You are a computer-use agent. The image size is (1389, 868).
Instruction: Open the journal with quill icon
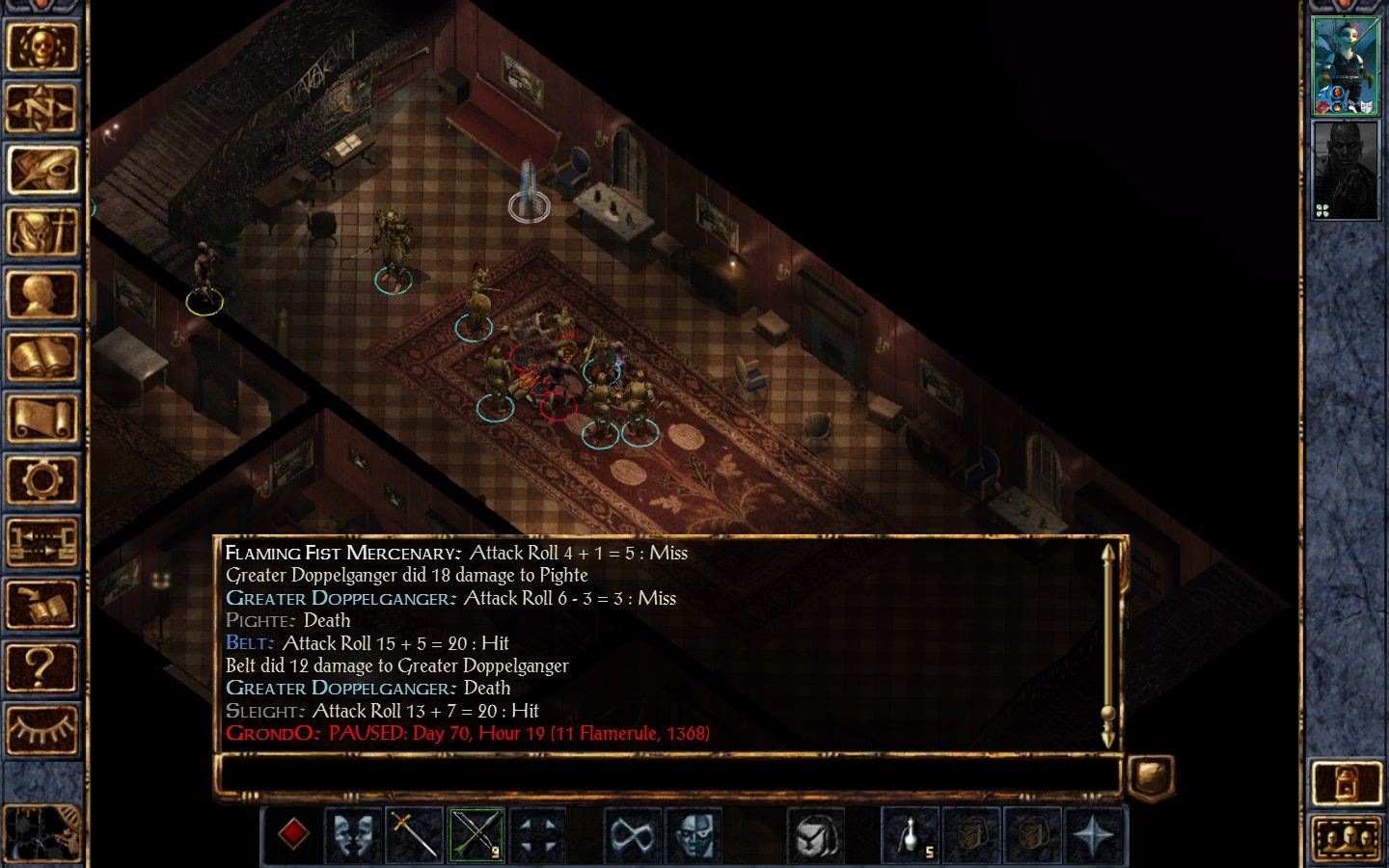pos(41,170)
